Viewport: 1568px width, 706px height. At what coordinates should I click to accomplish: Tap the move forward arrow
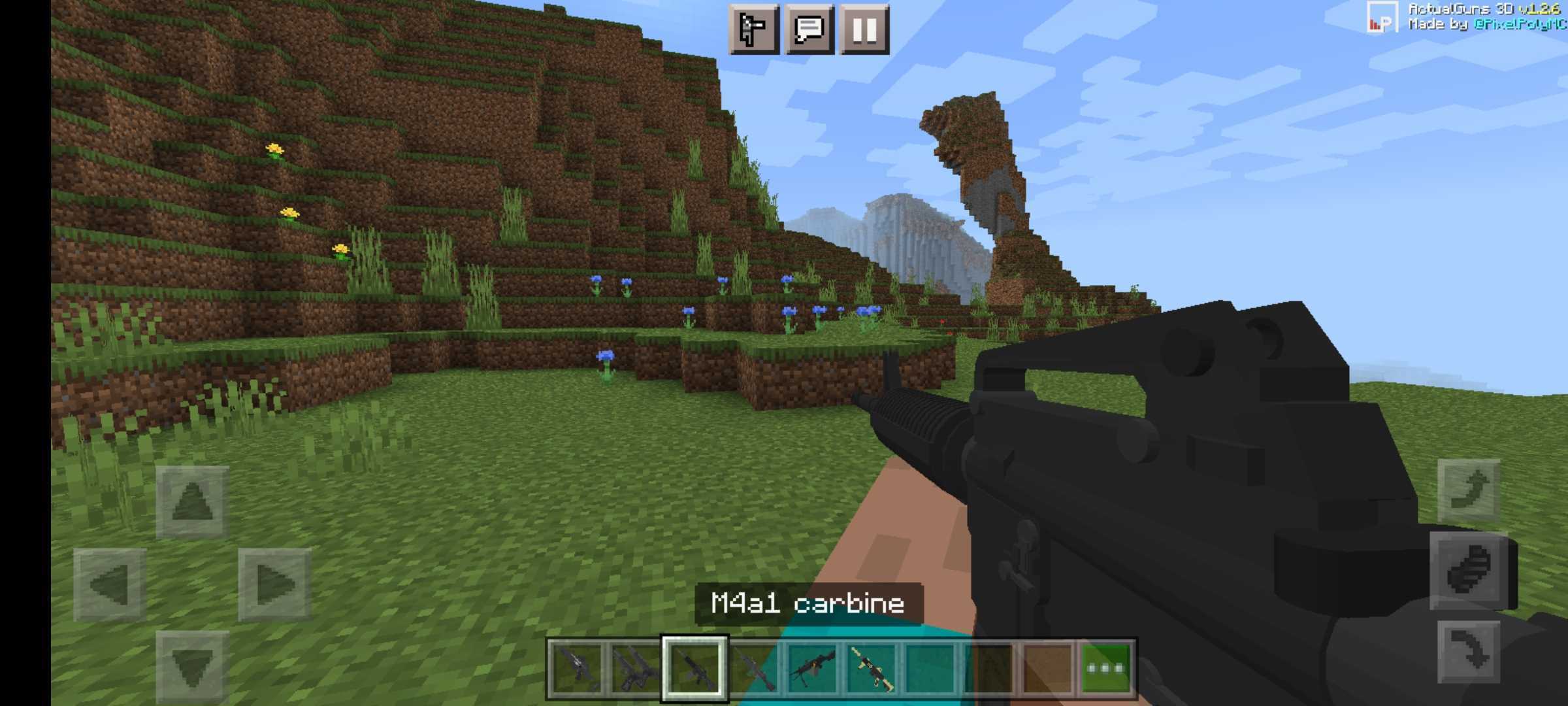pyautogui.click(x=192, y=502)
